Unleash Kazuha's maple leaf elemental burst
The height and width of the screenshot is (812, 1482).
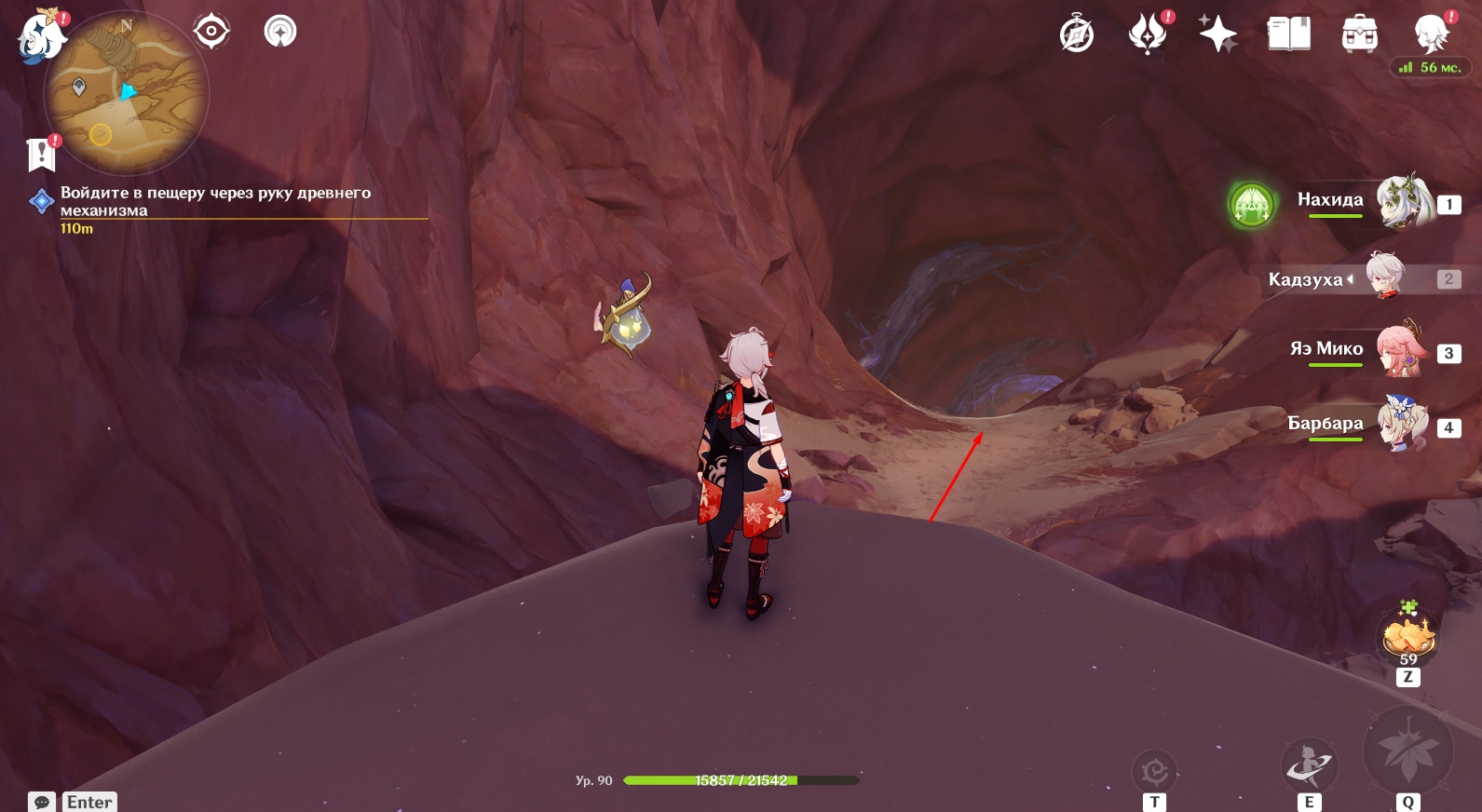1407,751
